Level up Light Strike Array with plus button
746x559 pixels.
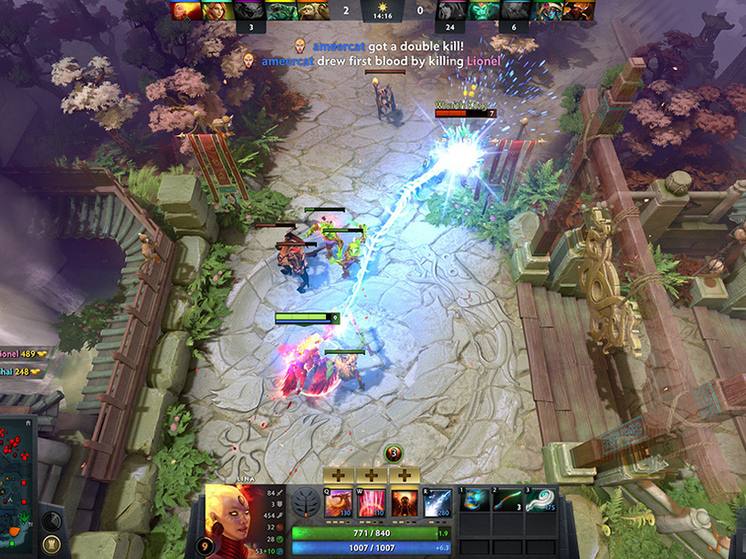(372, 475)
